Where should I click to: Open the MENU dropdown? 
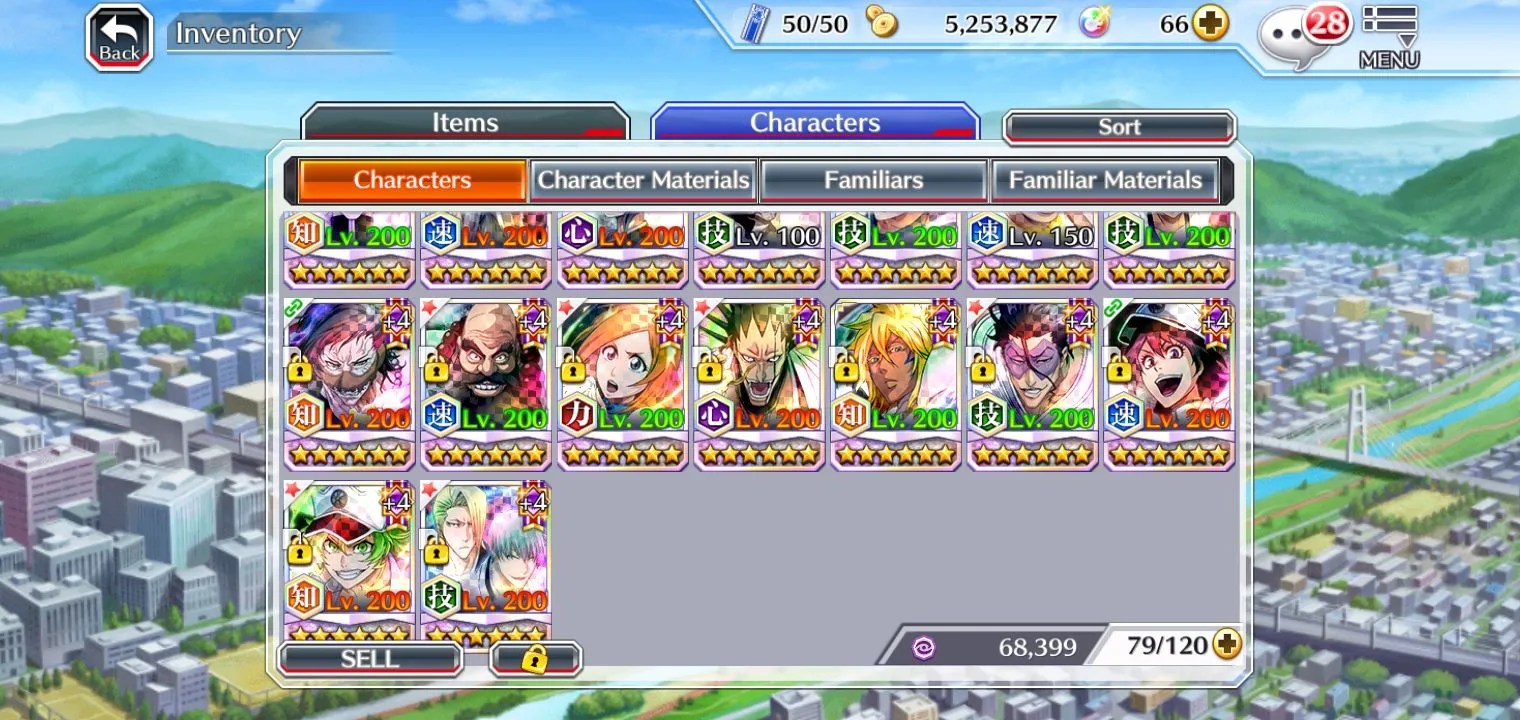click(1389, 38)
